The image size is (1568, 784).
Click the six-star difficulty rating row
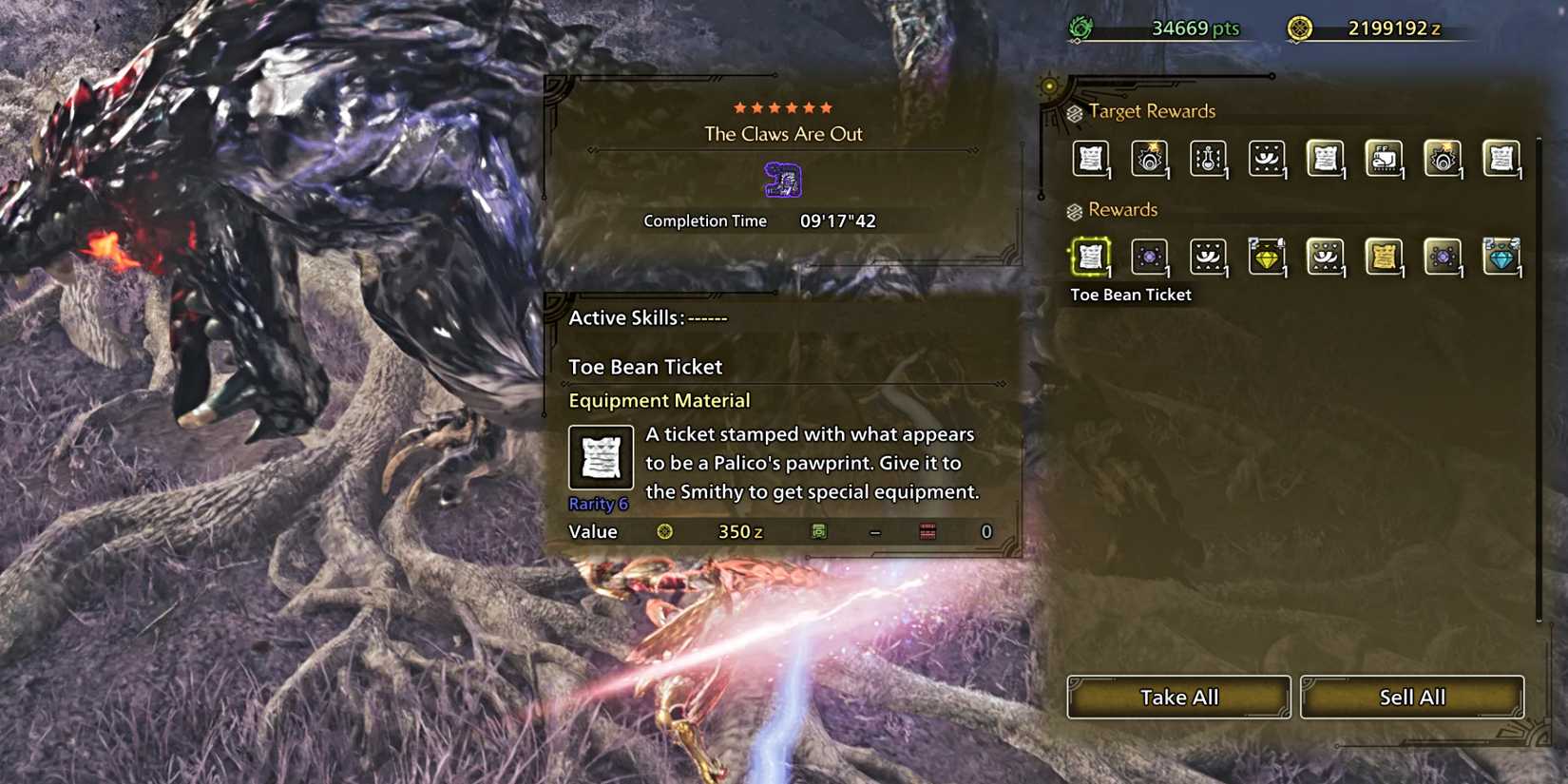click(x=783, y=107)
